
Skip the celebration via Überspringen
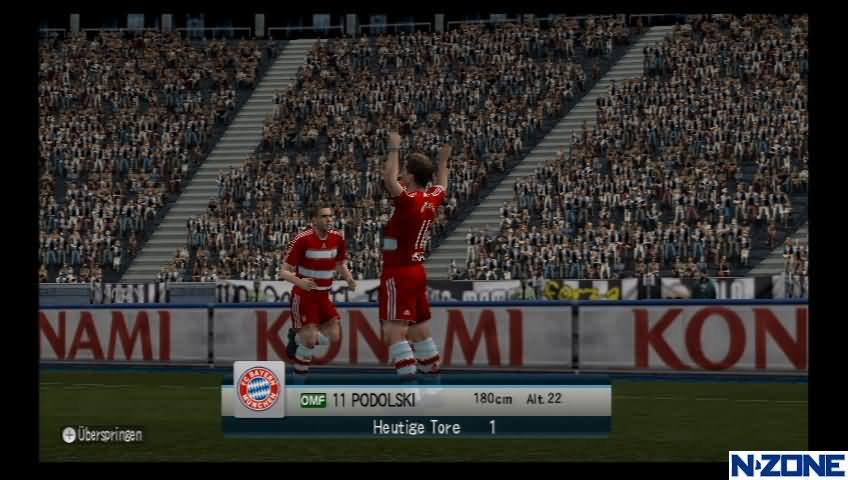102,435
